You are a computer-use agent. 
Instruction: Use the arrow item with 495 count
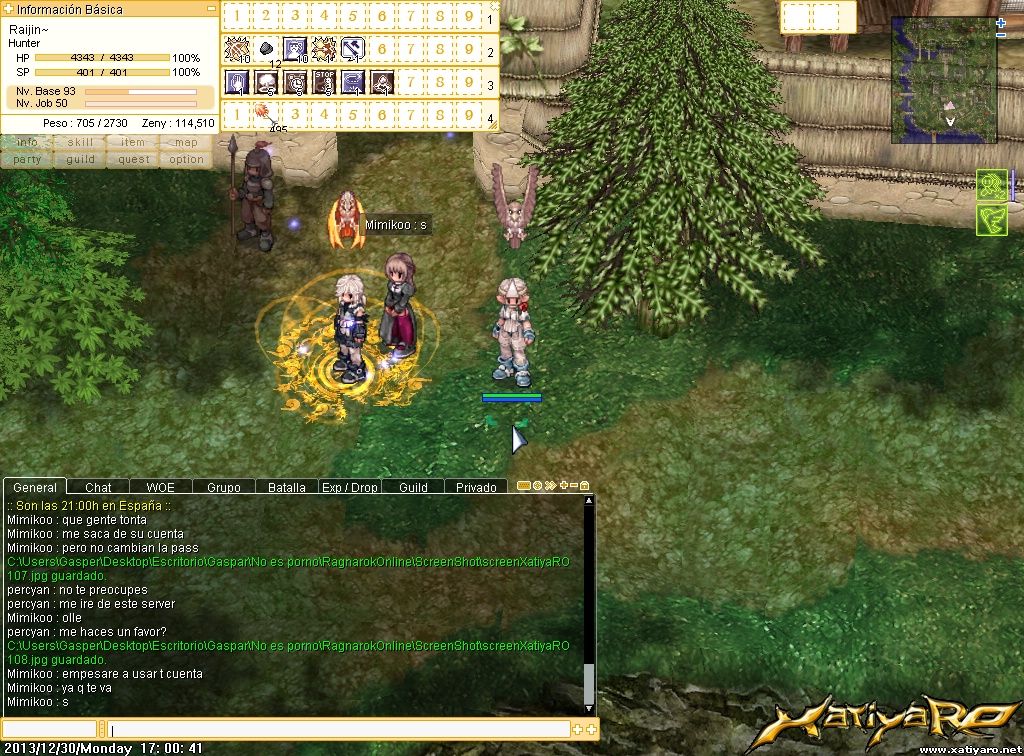tap(266, 114)
